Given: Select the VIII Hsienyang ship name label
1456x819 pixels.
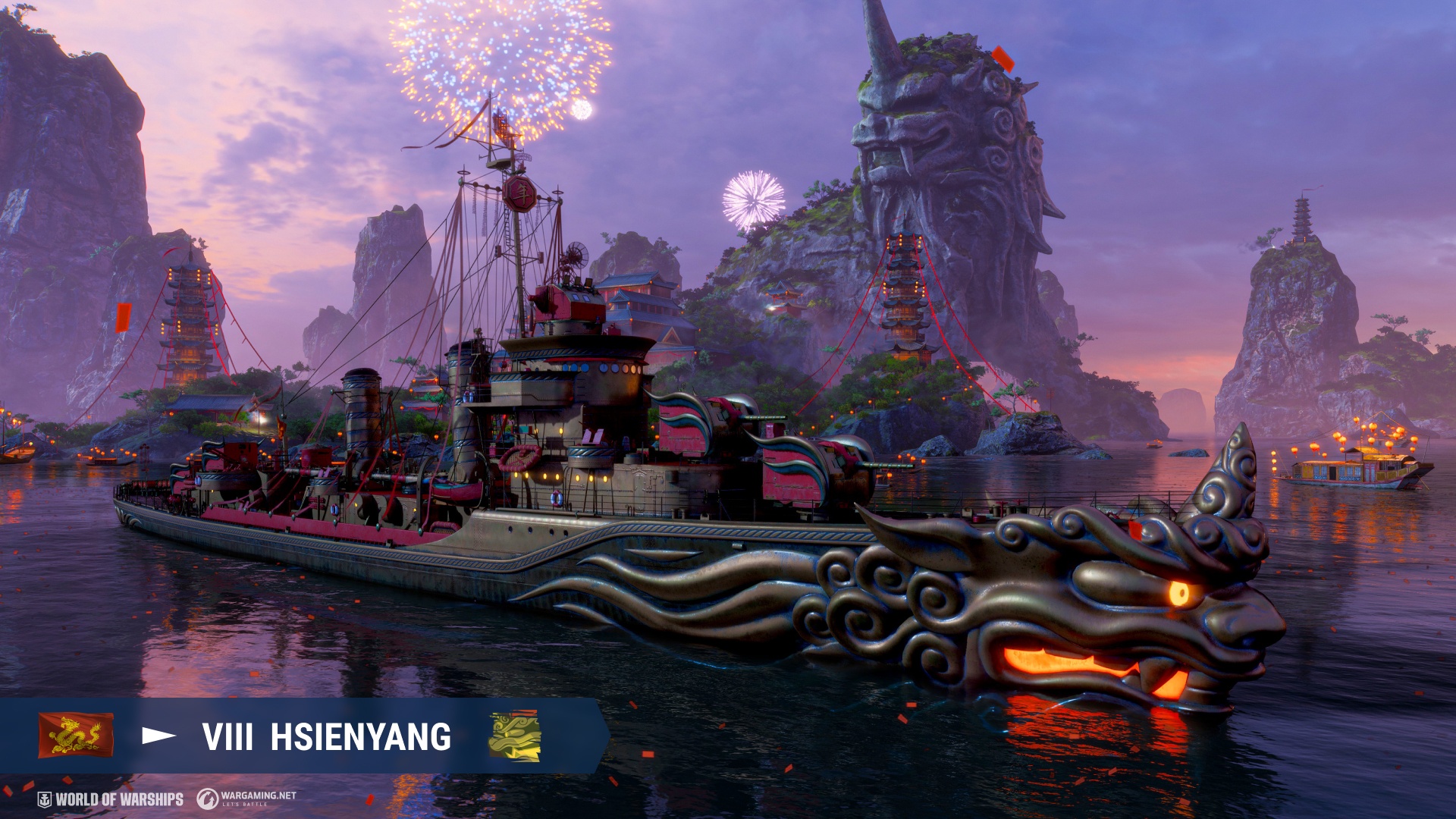Looking at the screenshot, I should click(x=326, y=737).
